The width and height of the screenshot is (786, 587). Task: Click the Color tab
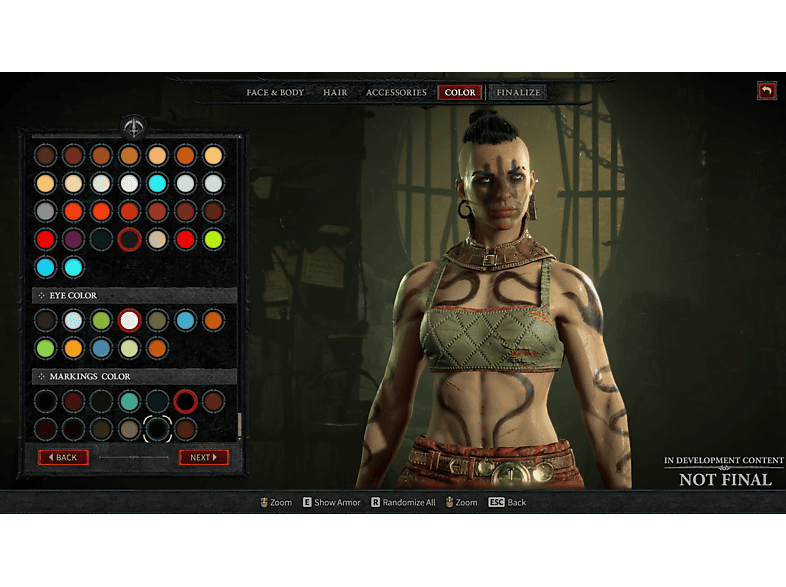point(460,93)
